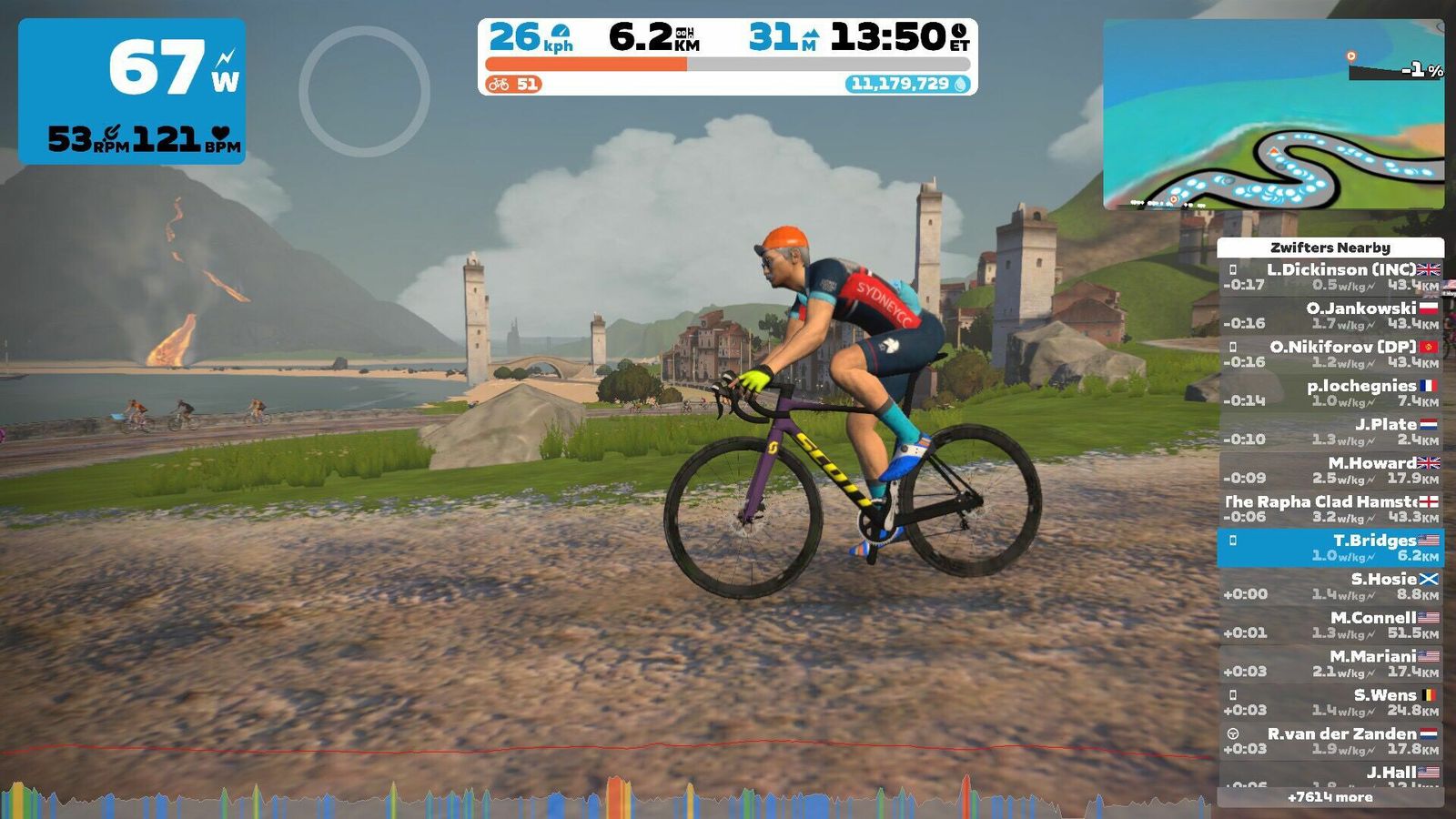The width and height of the screenshot is (1456, 819).
Task: Choose R.van der Zanden row
Action: tap(1330, 741)
